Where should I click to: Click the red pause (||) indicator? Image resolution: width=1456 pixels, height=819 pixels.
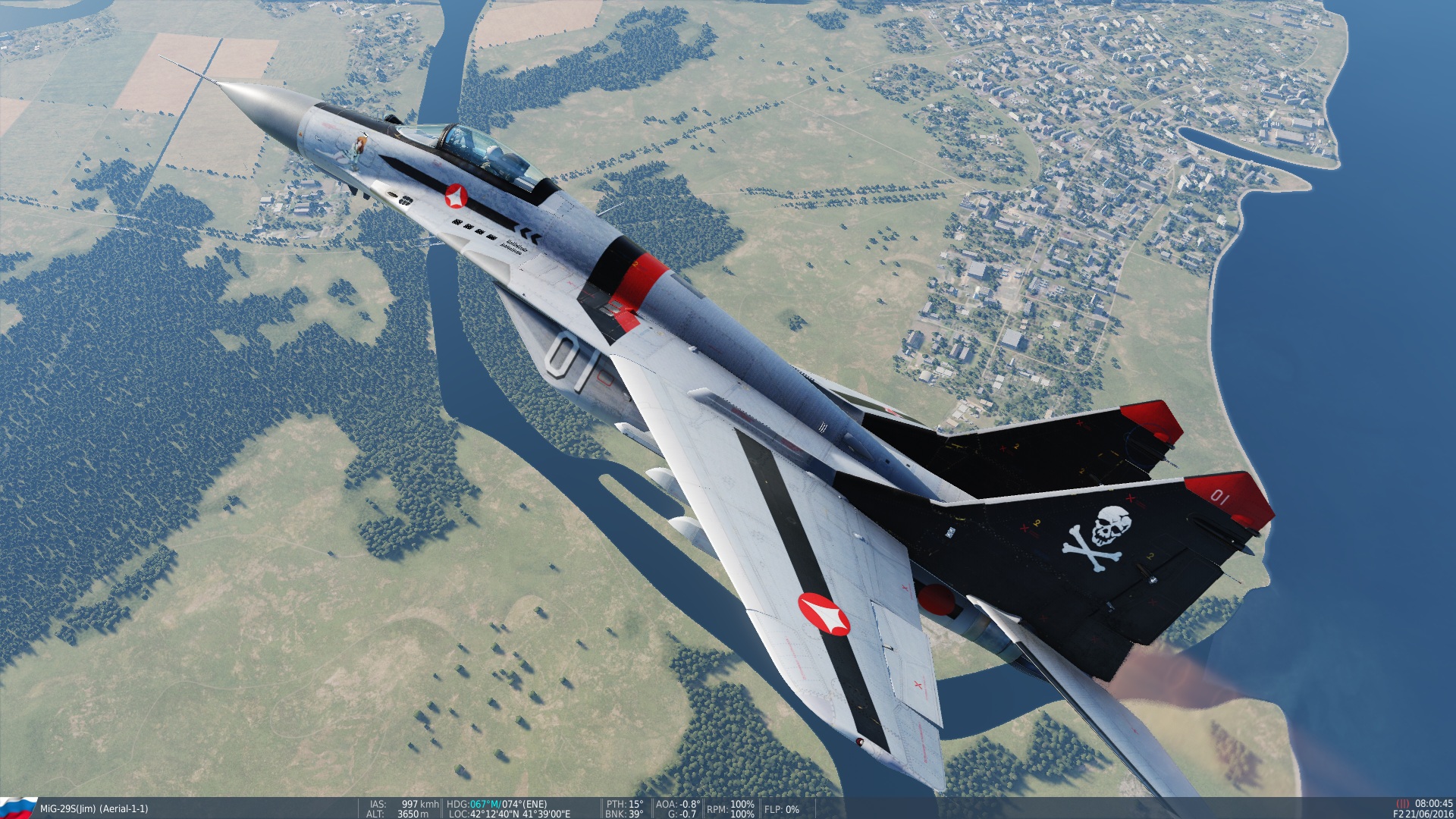pos(1404,802)
